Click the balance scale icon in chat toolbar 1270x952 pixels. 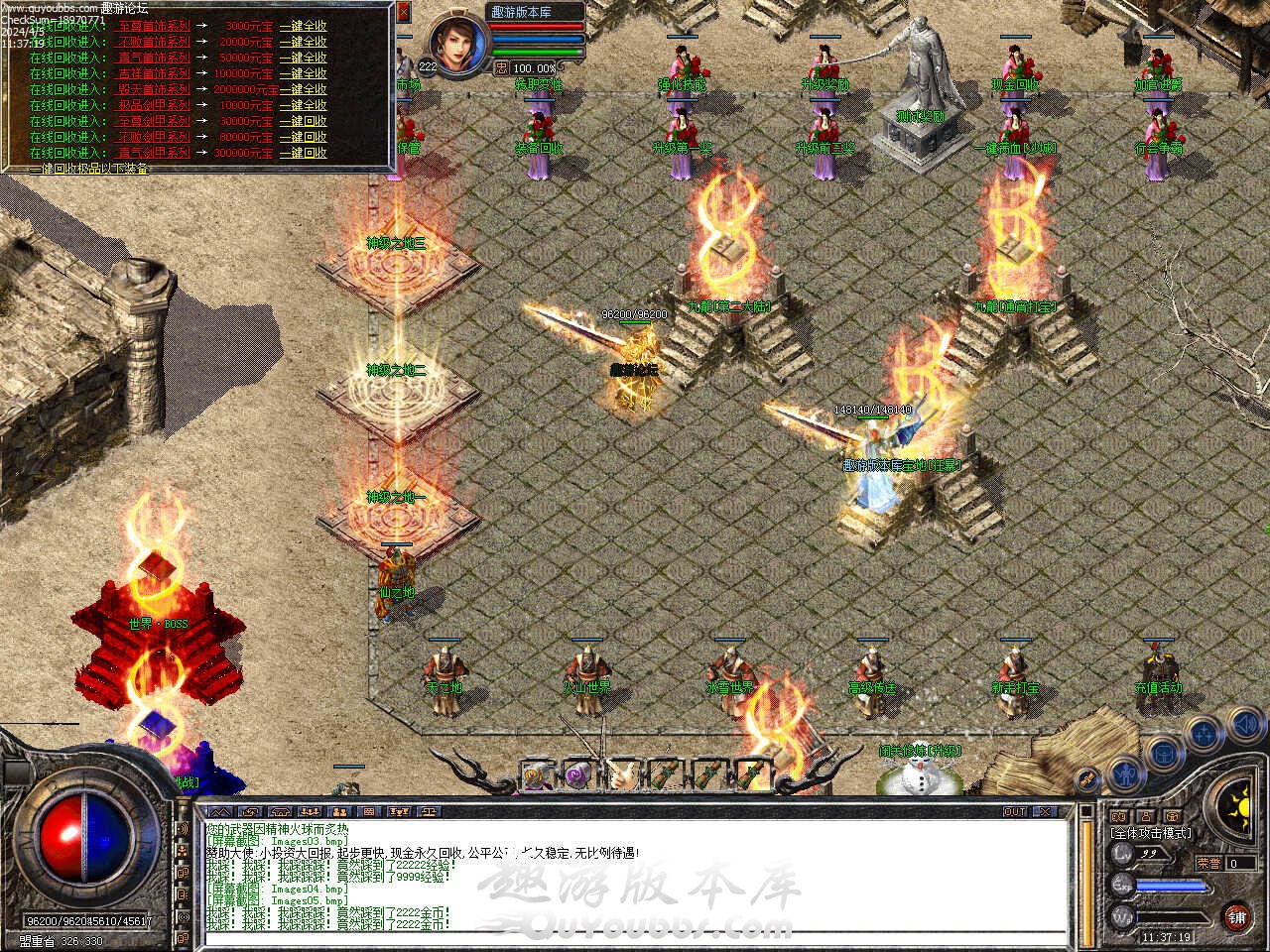point(427,811)
